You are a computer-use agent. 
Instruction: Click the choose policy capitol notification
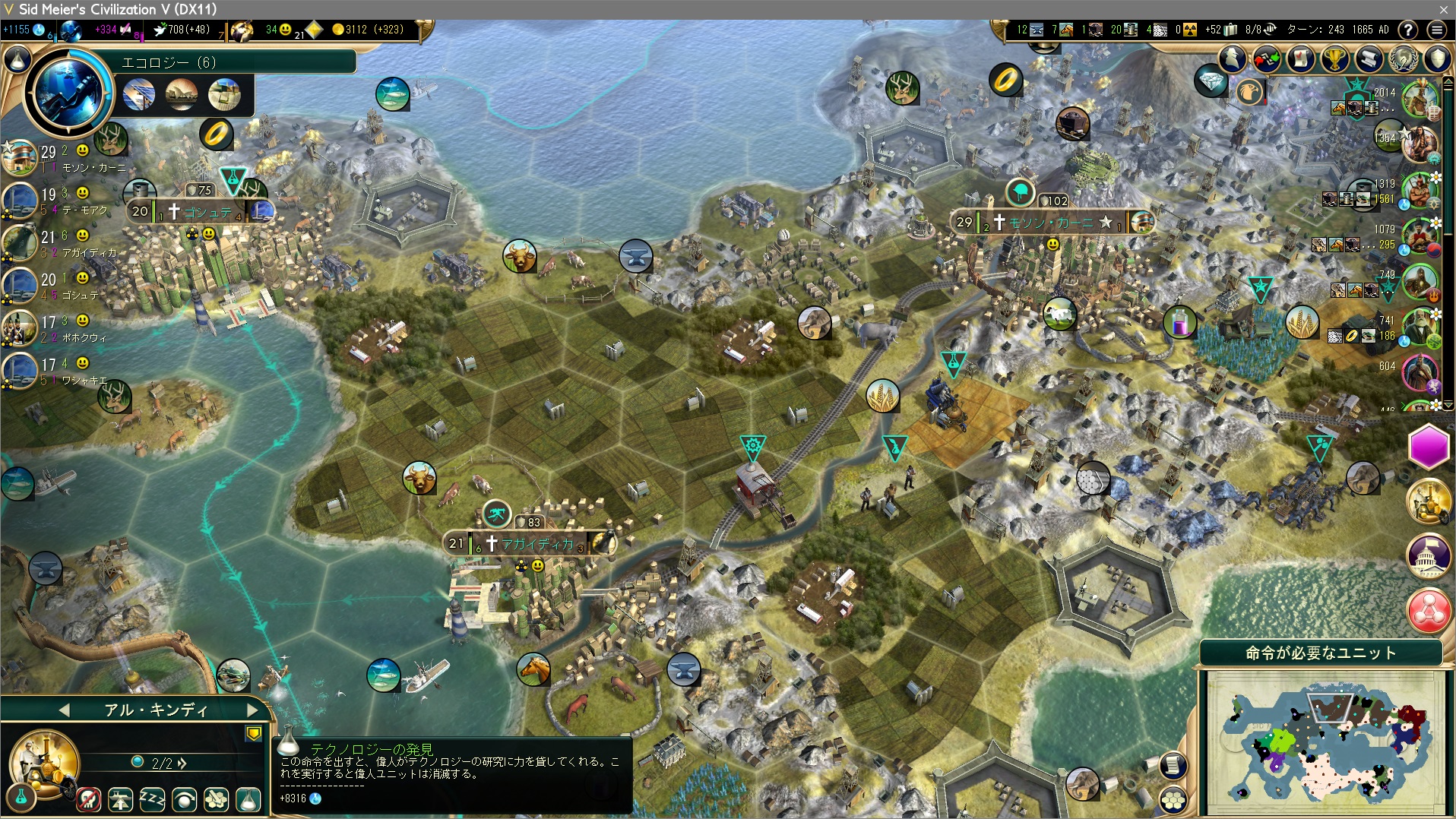tap(1429, 556)
